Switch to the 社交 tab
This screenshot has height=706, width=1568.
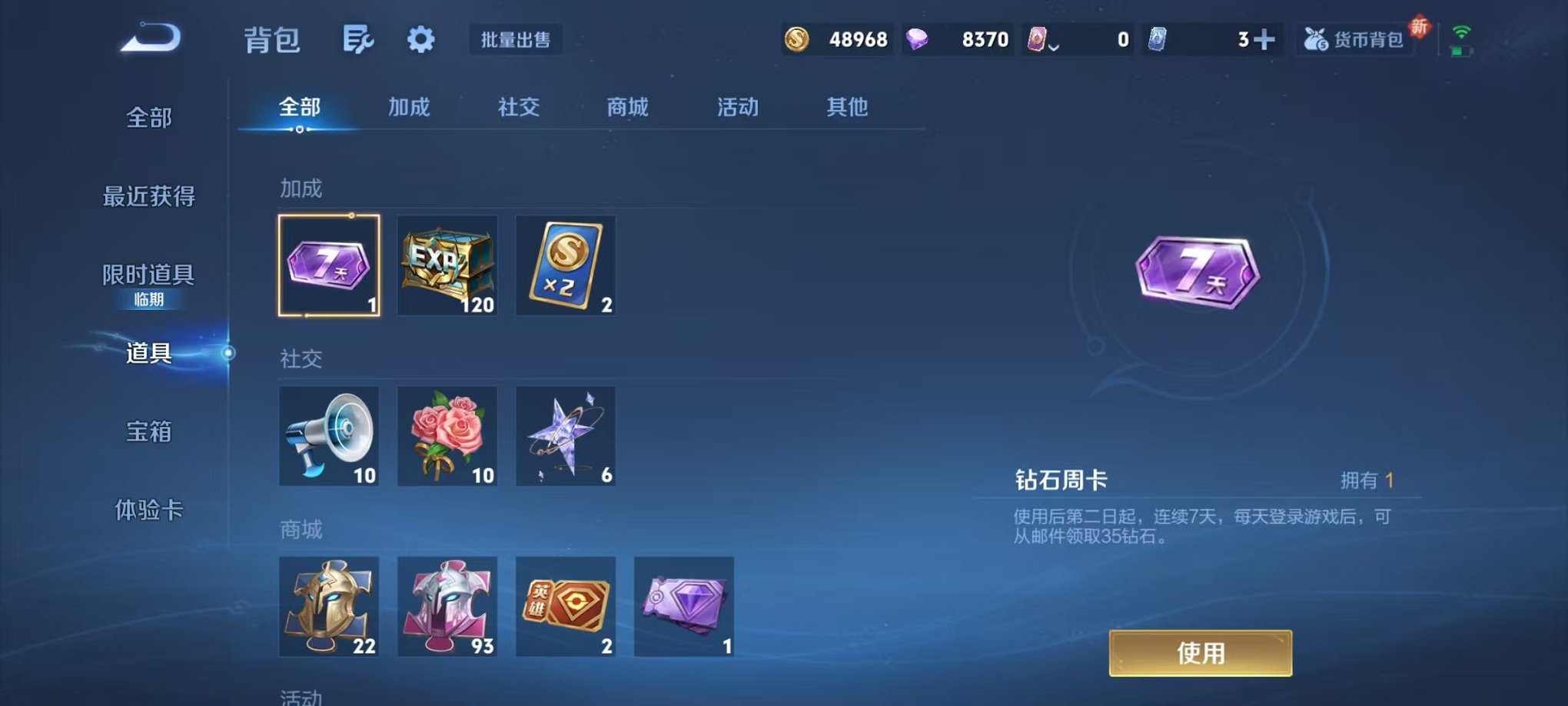point(518,108)
